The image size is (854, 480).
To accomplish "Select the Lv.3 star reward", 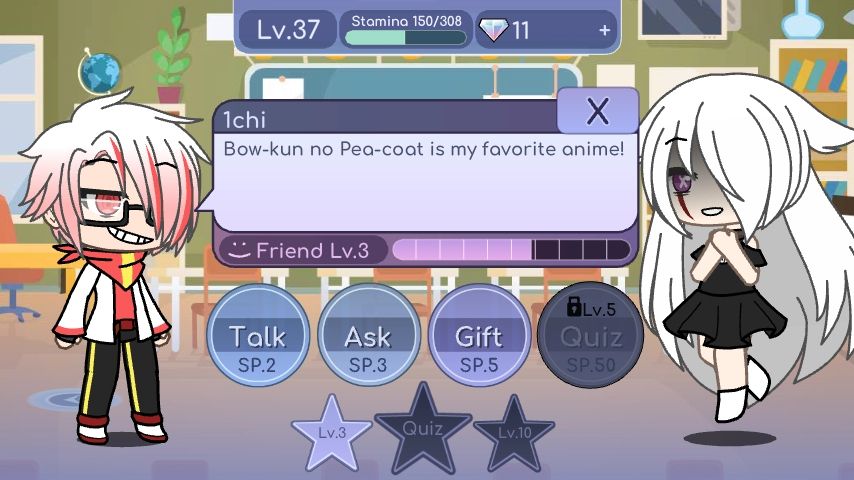I will pyautogui.click(x=332, y=433).
